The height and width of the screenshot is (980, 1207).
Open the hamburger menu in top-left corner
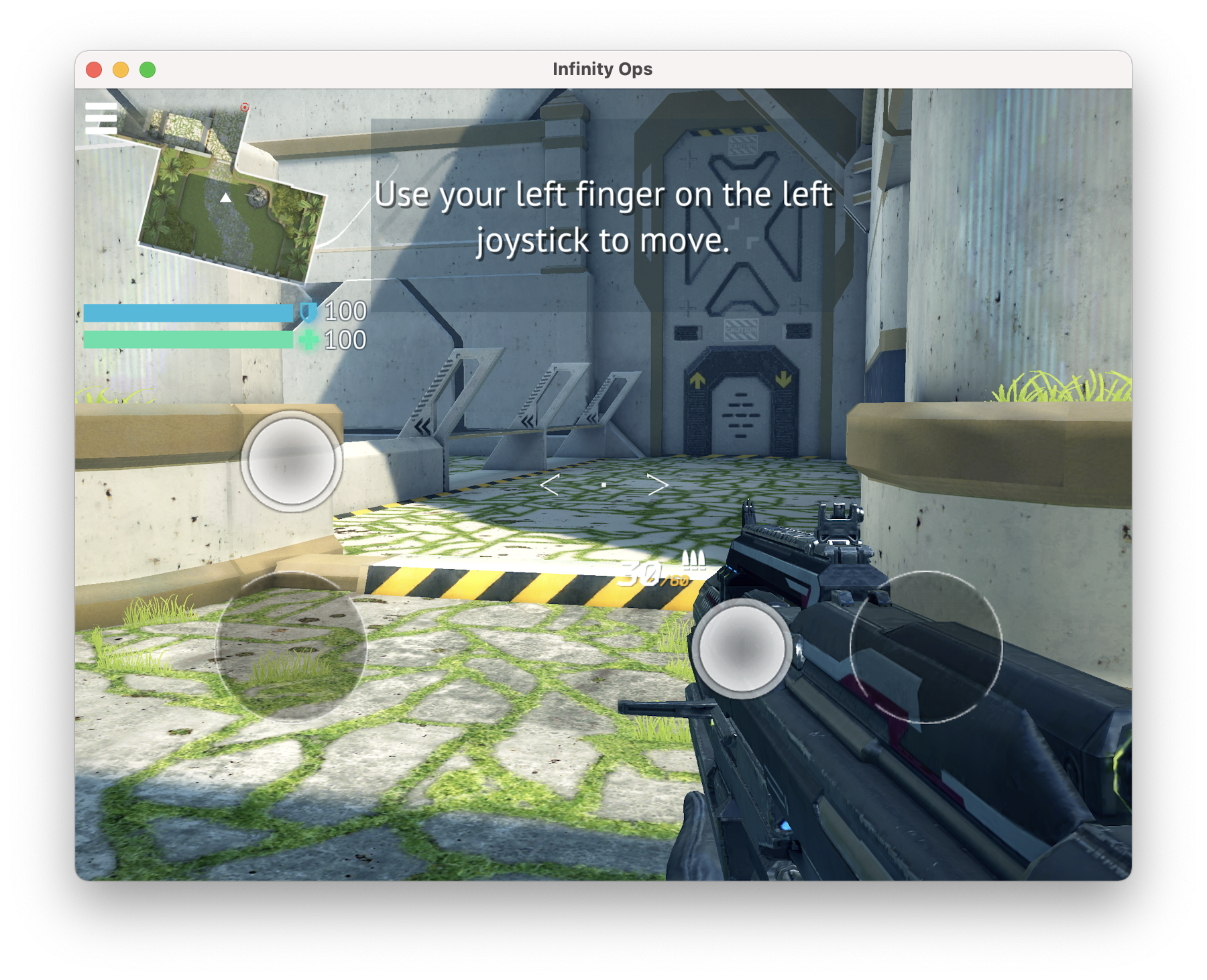[102, 118]
